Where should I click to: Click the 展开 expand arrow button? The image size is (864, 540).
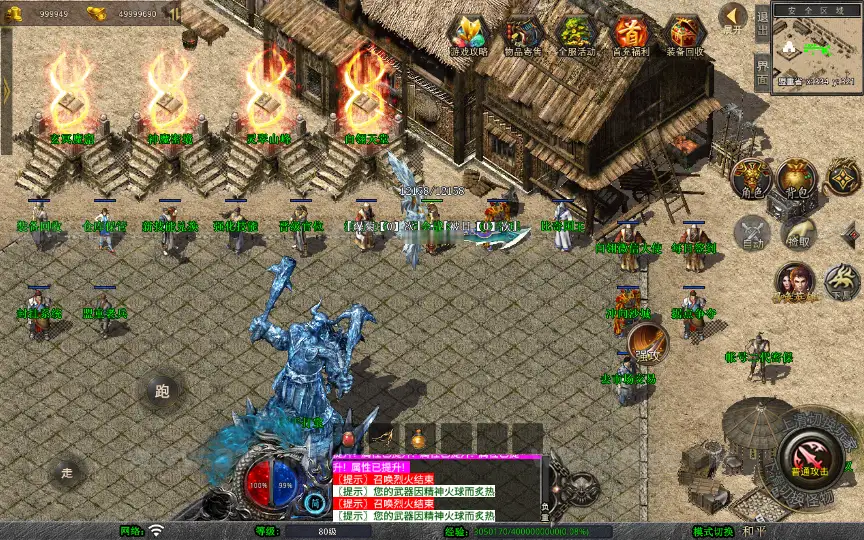734,18
